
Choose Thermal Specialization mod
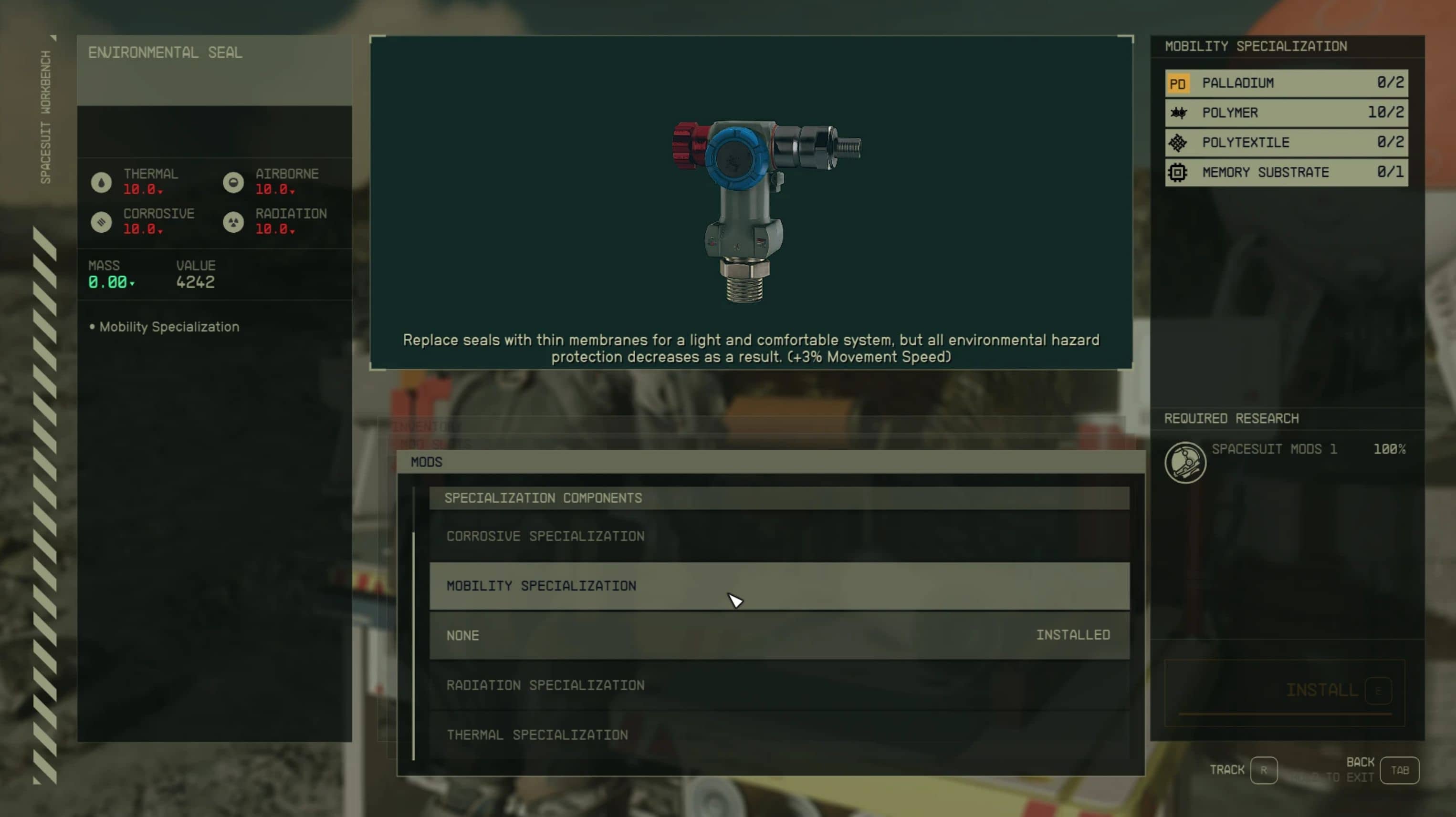(779, 734)
